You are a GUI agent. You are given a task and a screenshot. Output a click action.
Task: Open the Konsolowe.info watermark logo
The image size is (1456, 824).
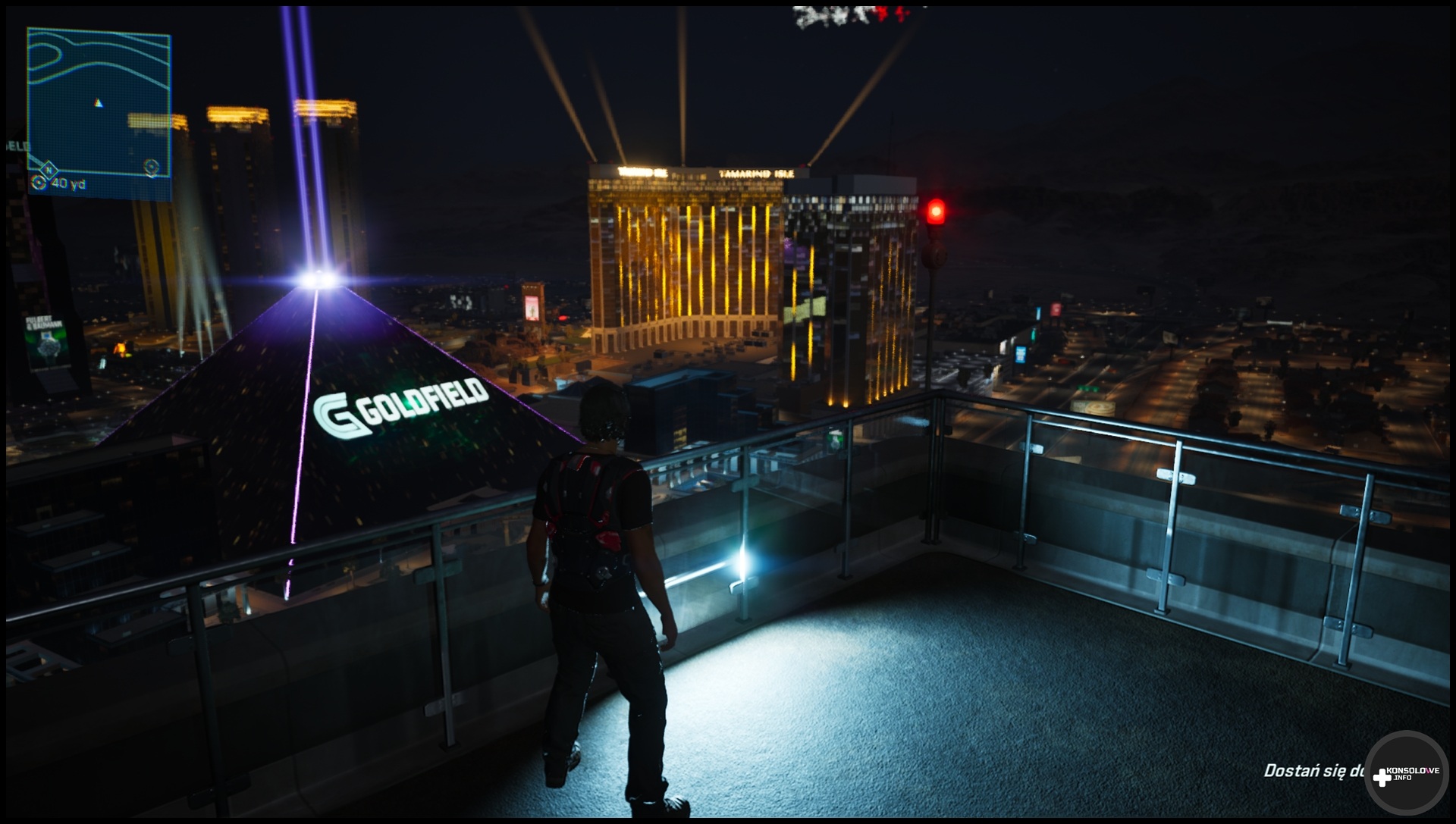tap(1407, 775)
